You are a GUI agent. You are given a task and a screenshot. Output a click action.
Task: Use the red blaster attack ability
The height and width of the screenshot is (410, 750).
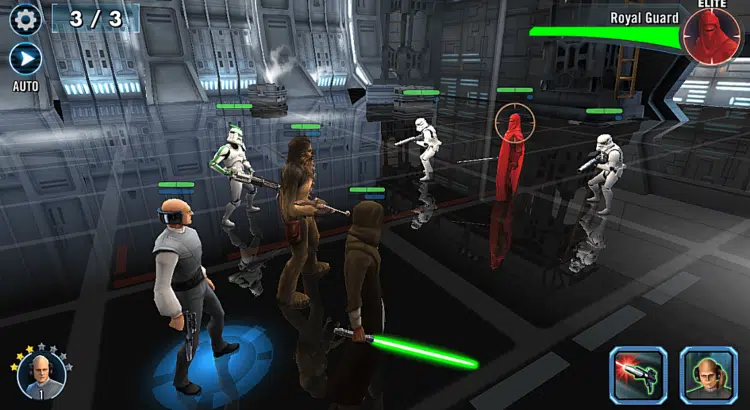(638, 374)
